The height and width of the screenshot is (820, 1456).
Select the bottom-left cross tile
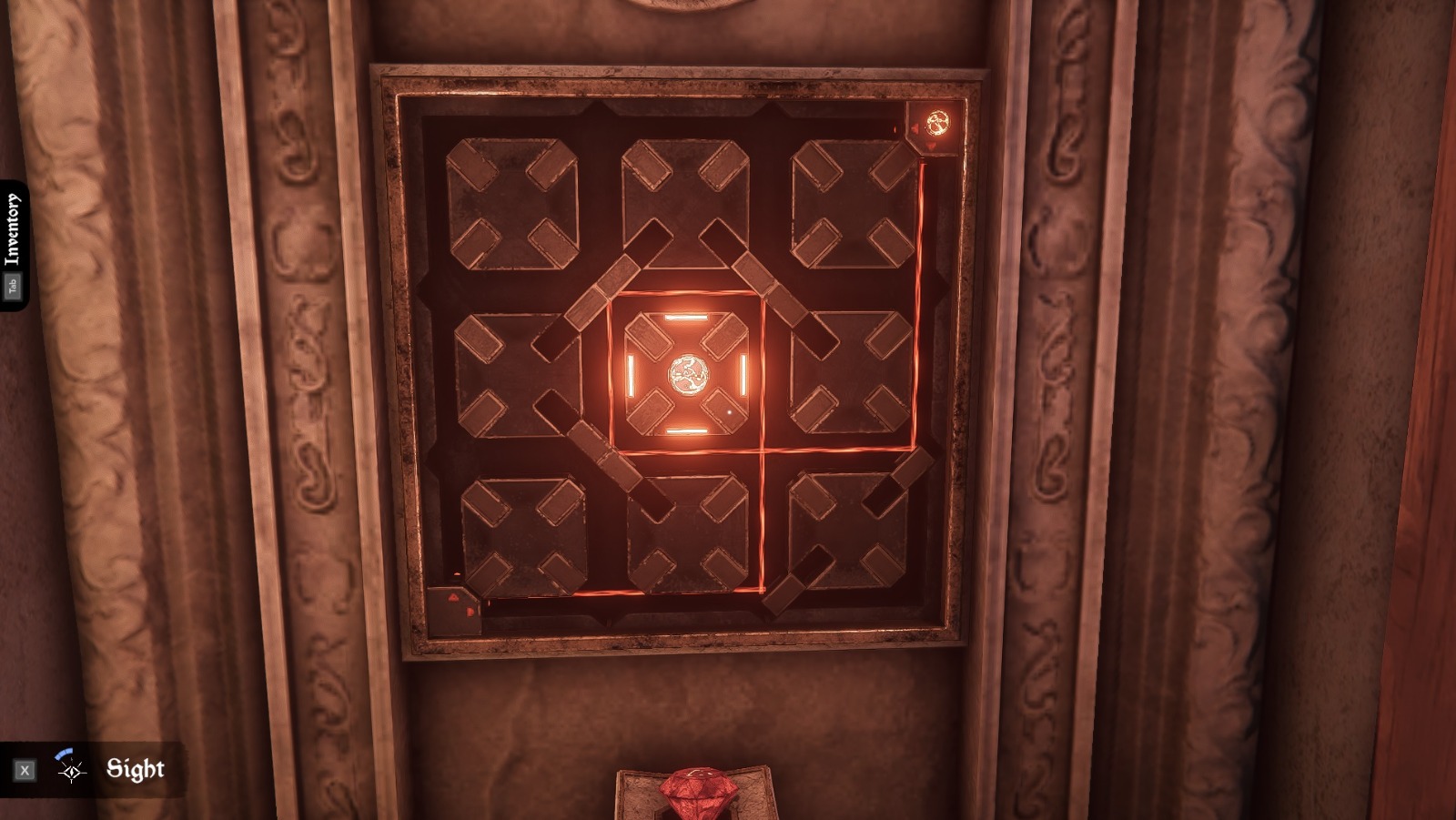coord(519,537)
